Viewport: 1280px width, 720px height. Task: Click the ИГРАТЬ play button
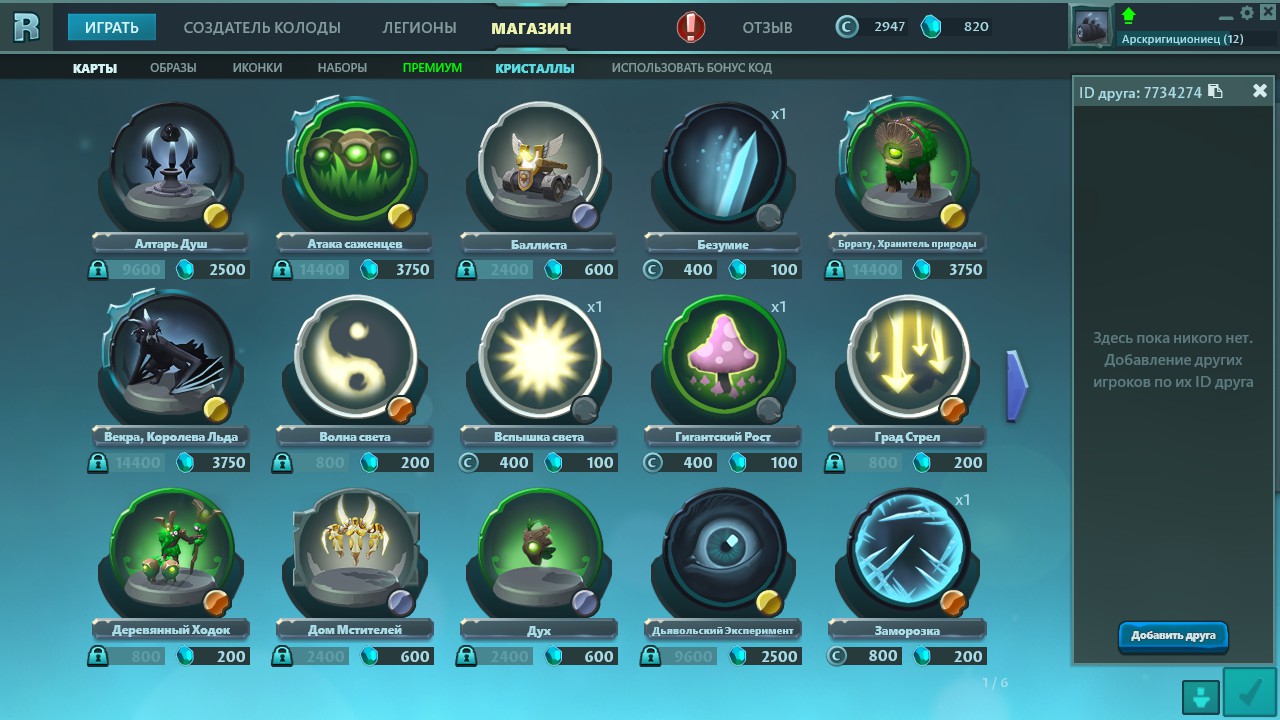tap(111, 27)
